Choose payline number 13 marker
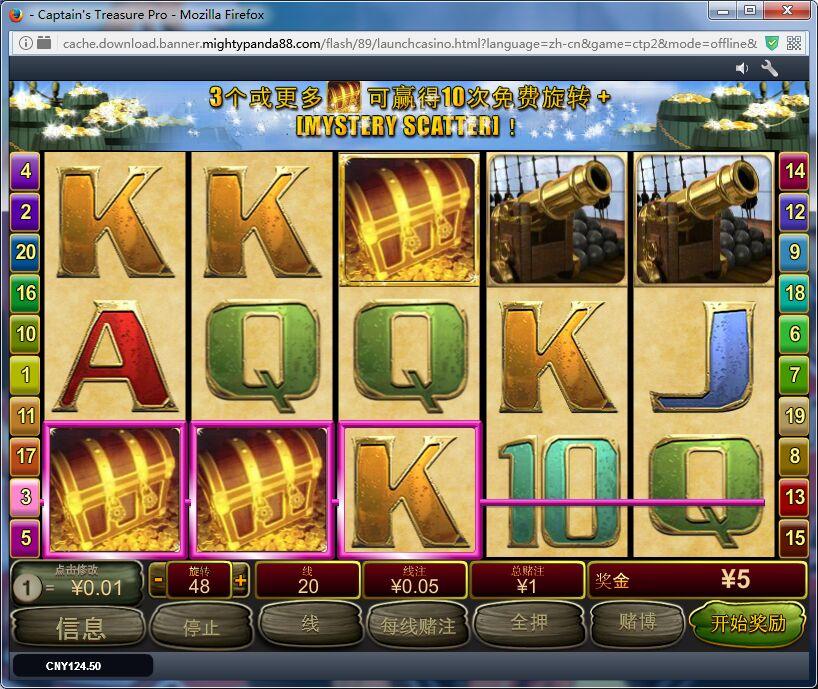The image size is (818, 689). pos(794,497)
